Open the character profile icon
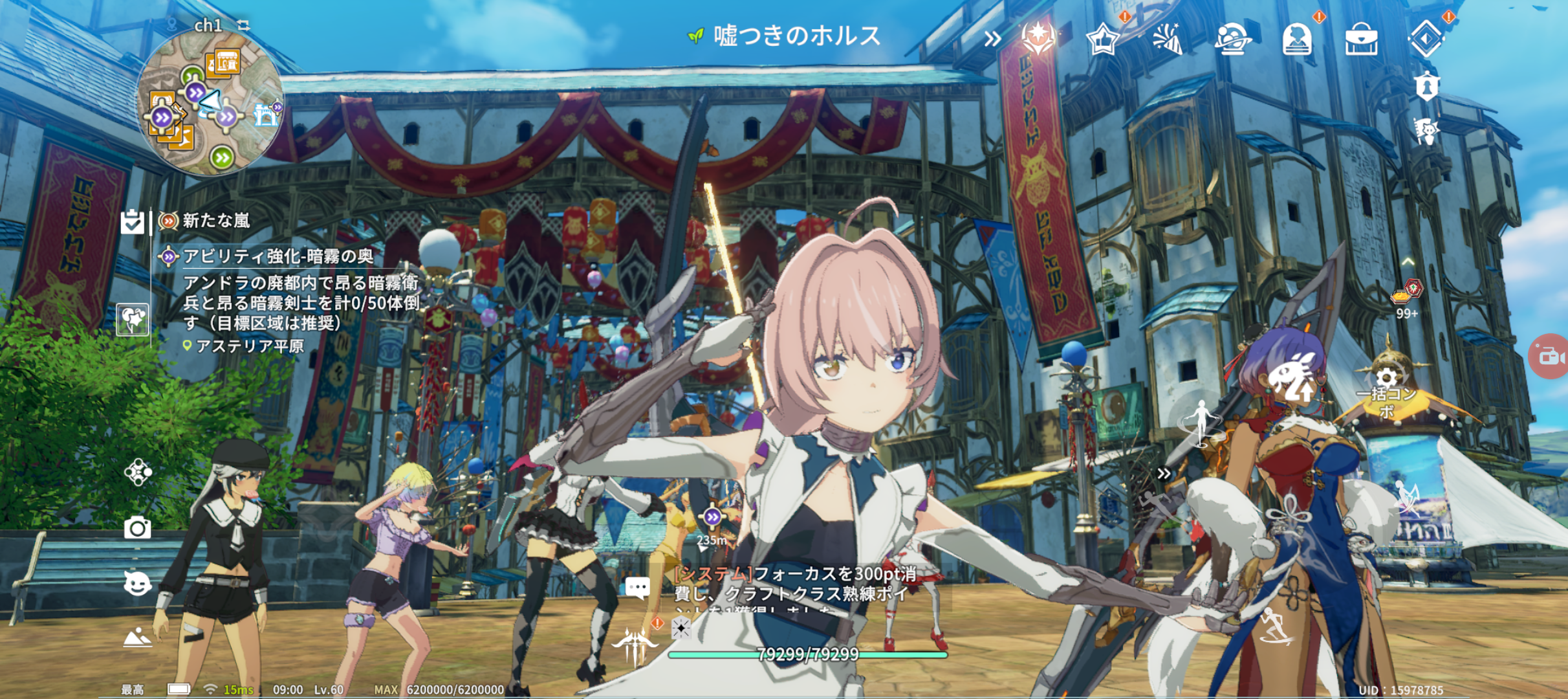 tap(1296, 39)
